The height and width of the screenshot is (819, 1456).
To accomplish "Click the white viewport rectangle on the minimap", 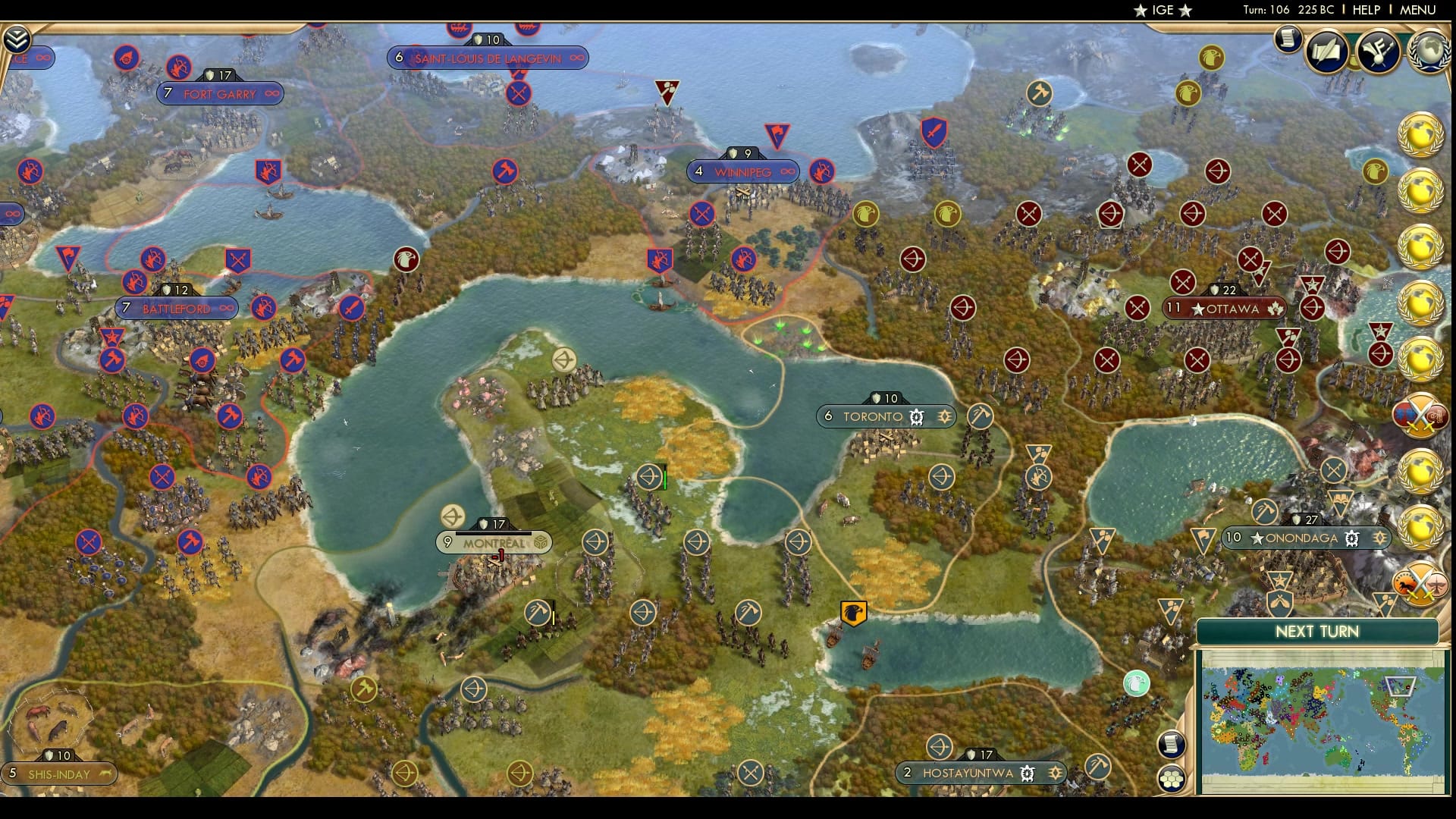I will tap(1400, 686).
